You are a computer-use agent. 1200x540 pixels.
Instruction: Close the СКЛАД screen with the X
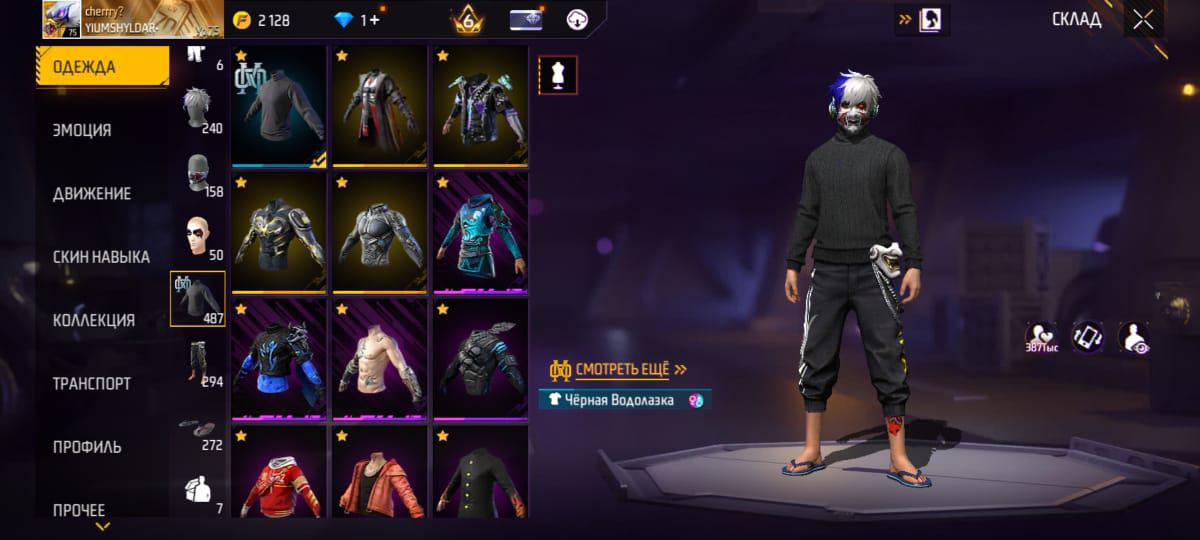[1142, 20]
